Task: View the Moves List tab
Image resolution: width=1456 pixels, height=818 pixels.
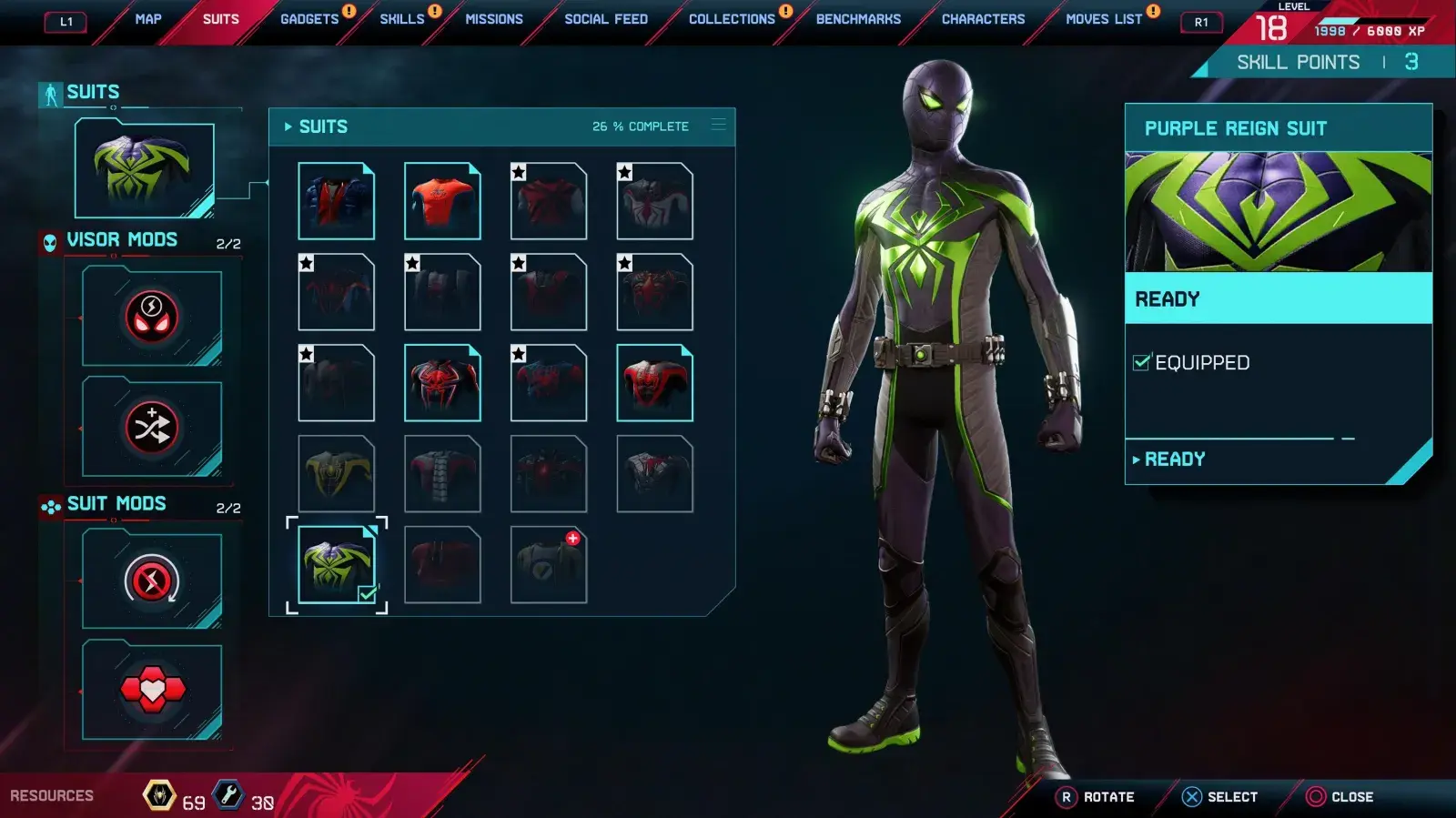Action: pos(1104,19)
